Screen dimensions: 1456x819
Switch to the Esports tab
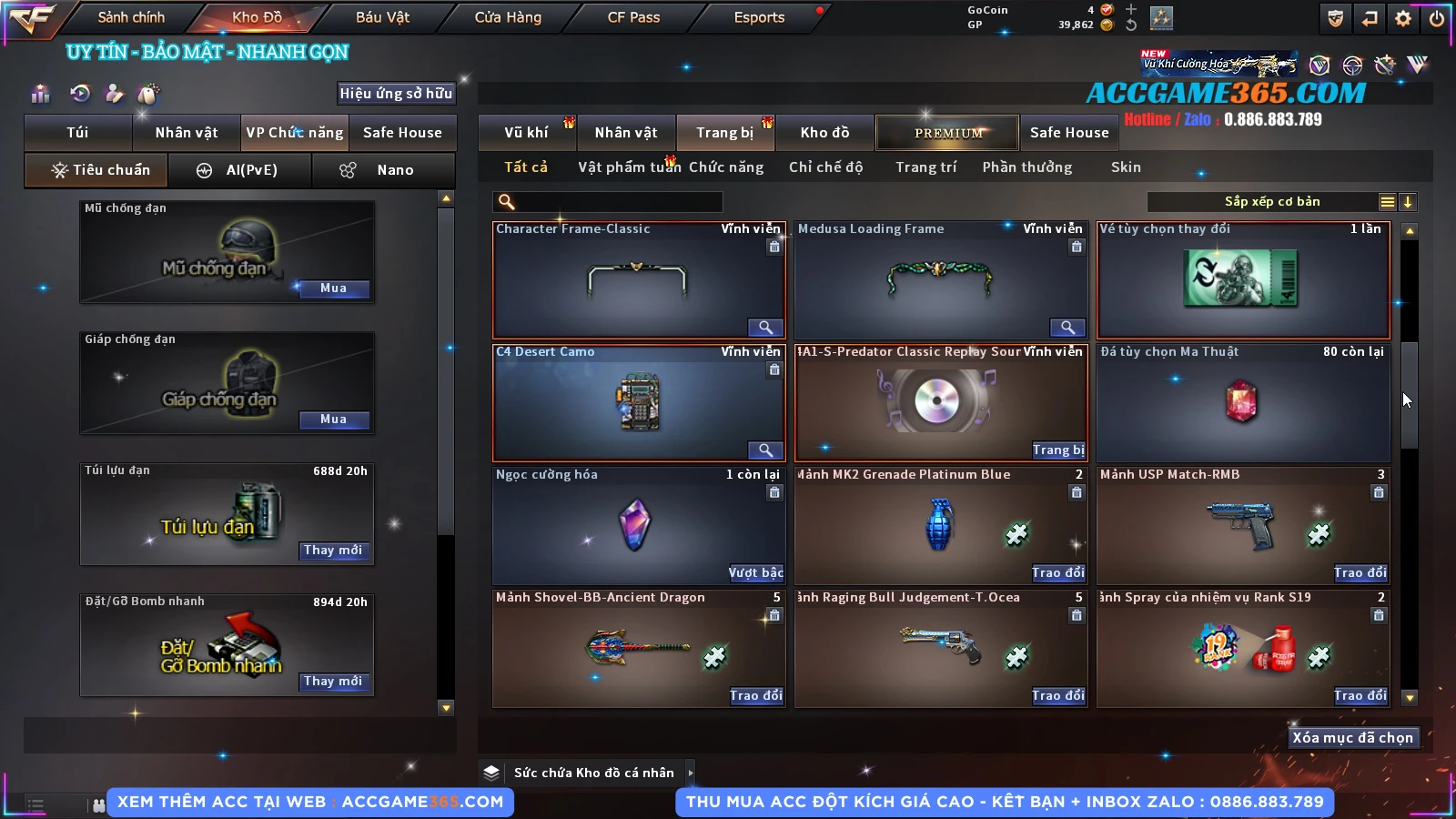[x=759, y=17]
